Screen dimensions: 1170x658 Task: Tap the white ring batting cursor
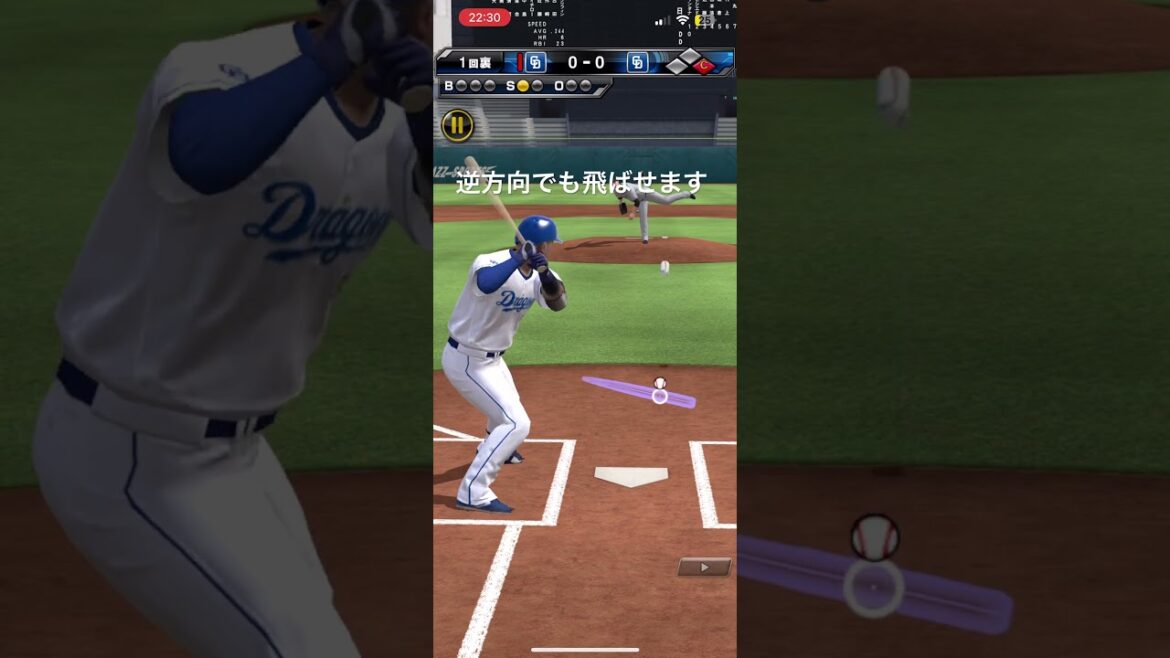click(x=660, y=396)
